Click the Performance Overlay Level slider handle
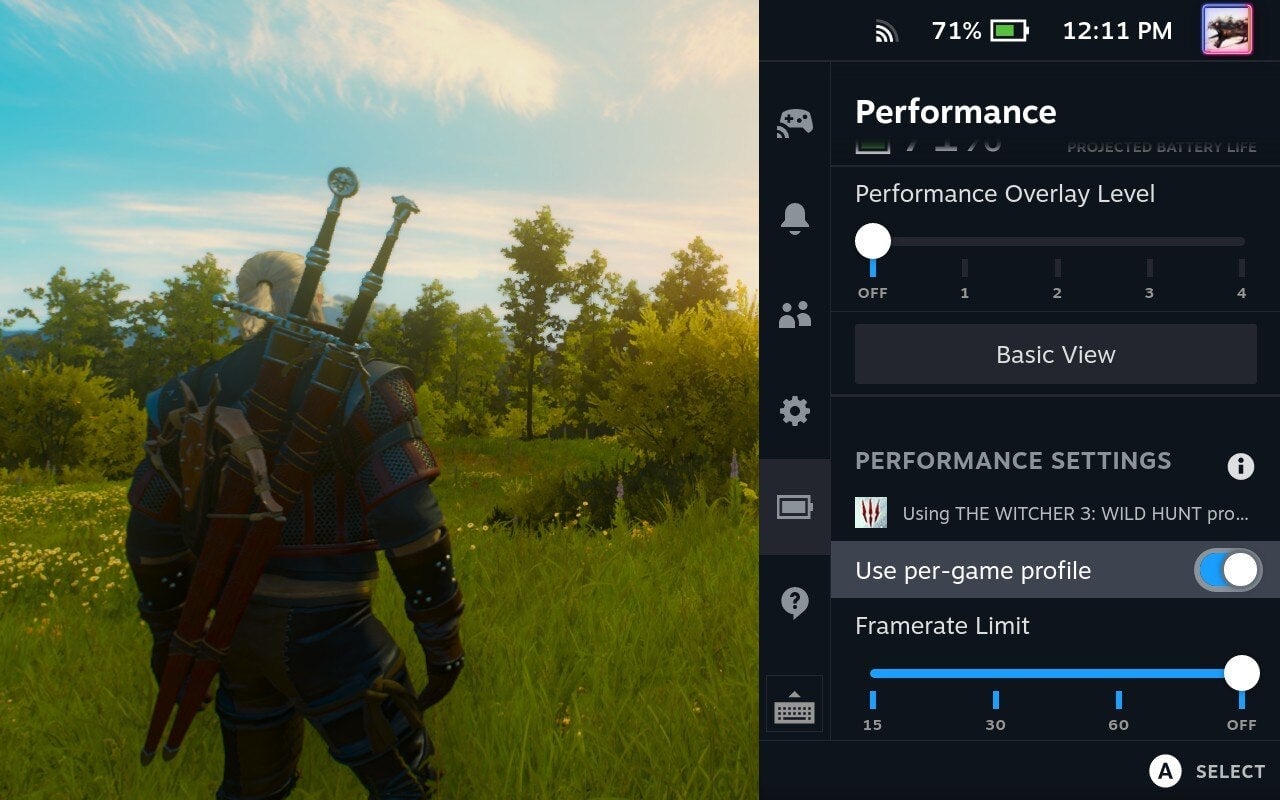 click(x=874, y=241)
